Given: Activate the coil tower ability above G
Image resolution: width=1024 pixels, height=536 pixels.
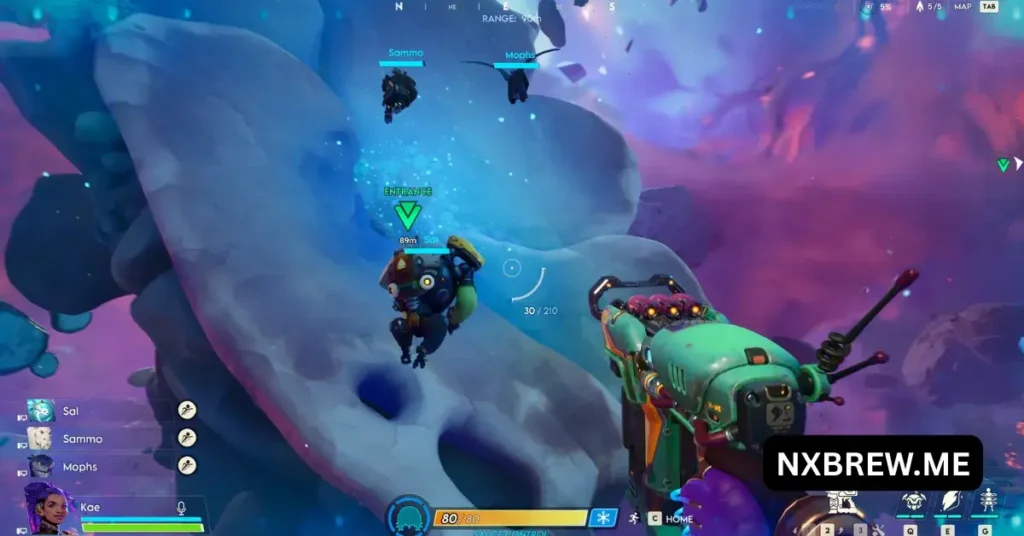Looking at the screenshot, I should point(988,501).
